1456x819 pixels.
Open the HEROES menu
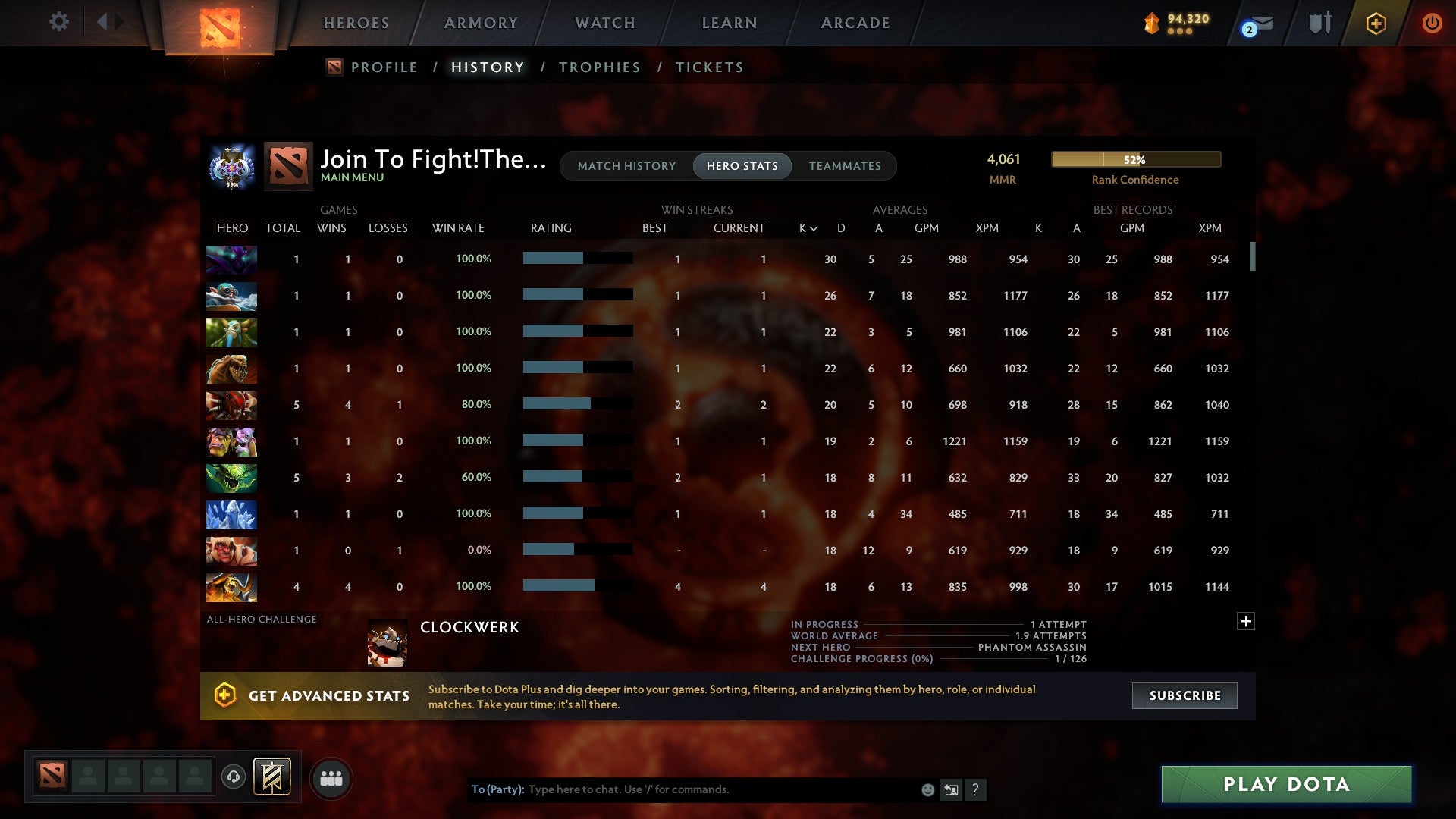356,23
